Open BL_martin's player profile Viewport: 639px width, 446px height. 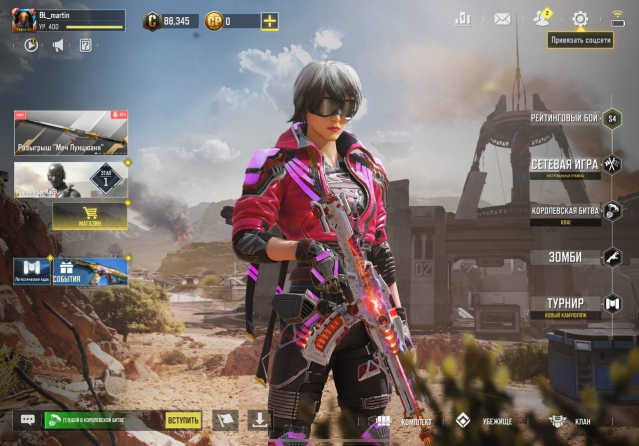point(25,20)
